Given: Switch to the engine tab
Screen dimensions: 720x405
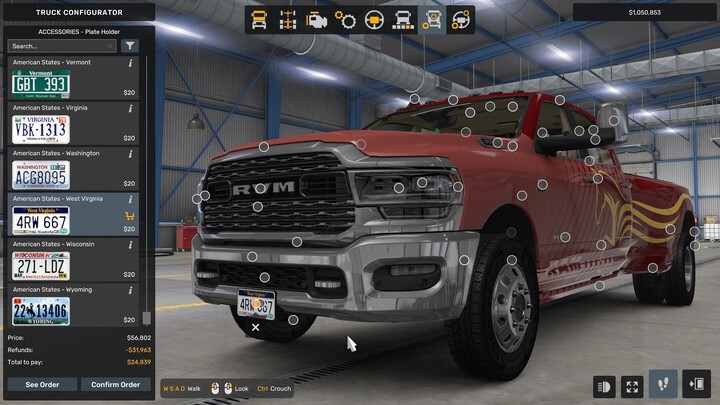Looking at the screenshot, I should [x=317, y=19].
